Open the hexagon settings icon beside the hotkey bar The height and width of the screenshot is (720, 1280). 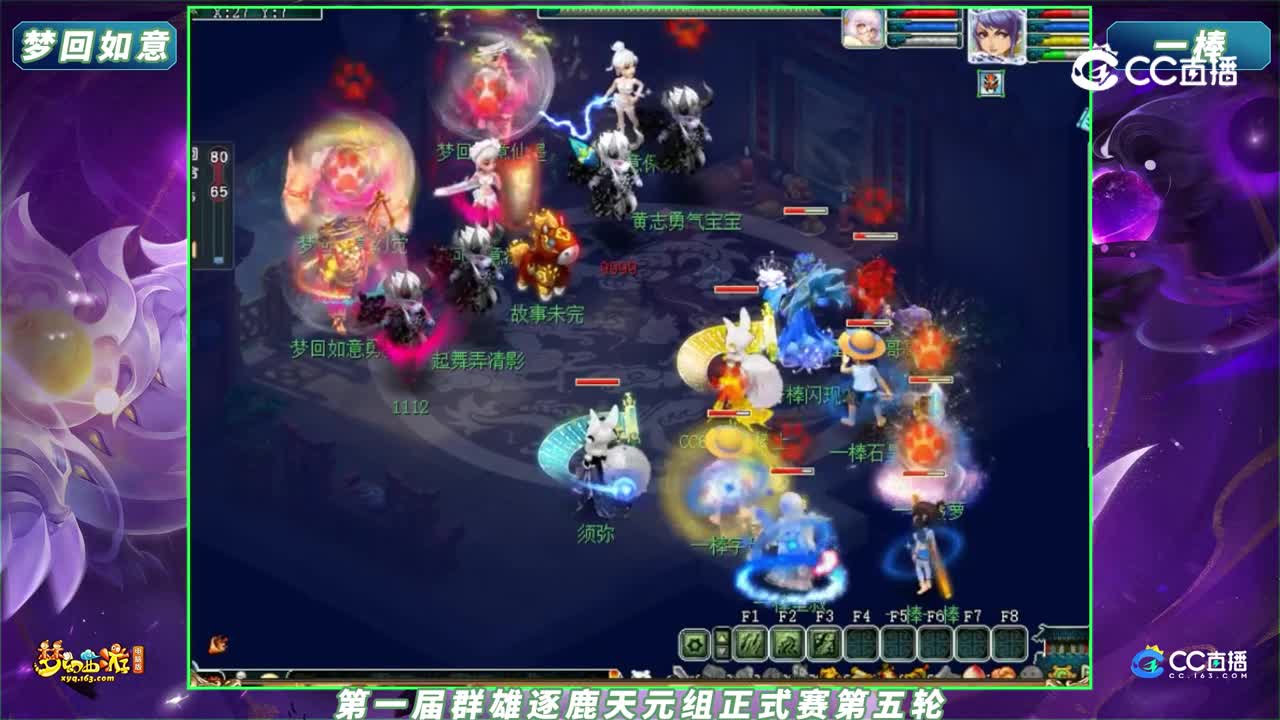[693, 643]
